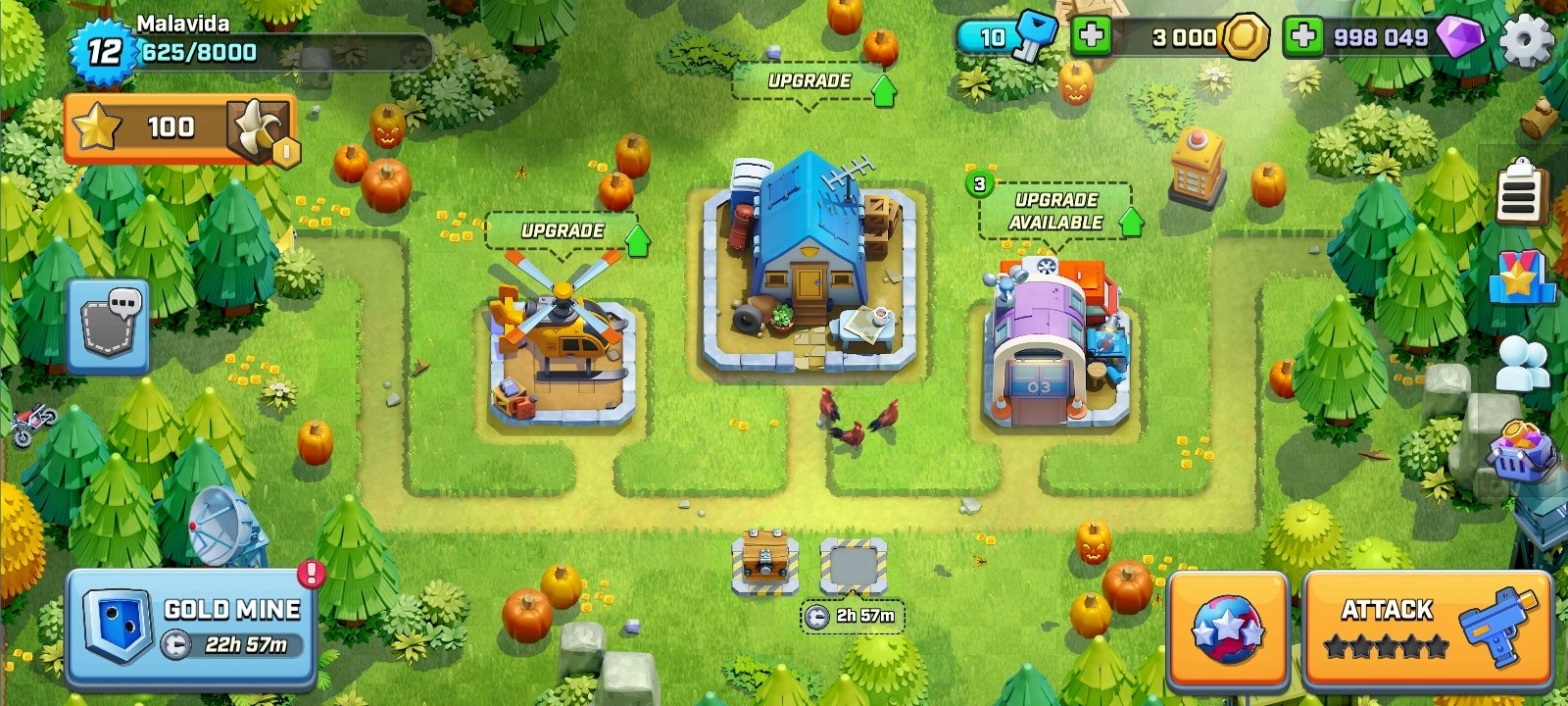Open the chat pocket button
This screenshot has height=706, width=1568.
click(109, 325)
